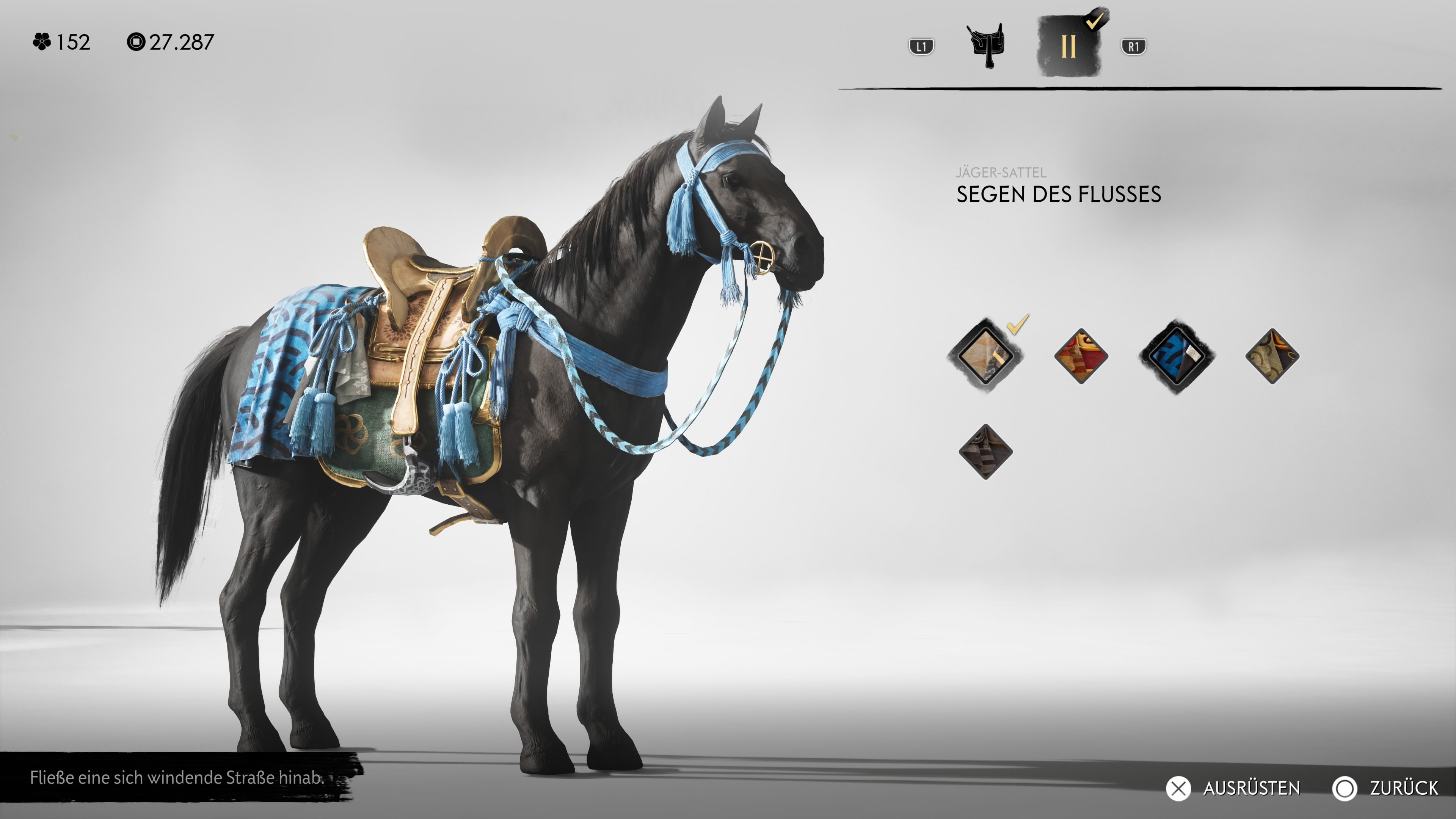
Task: Select the olive and black saddle dye
Action: pos(1272,356)
